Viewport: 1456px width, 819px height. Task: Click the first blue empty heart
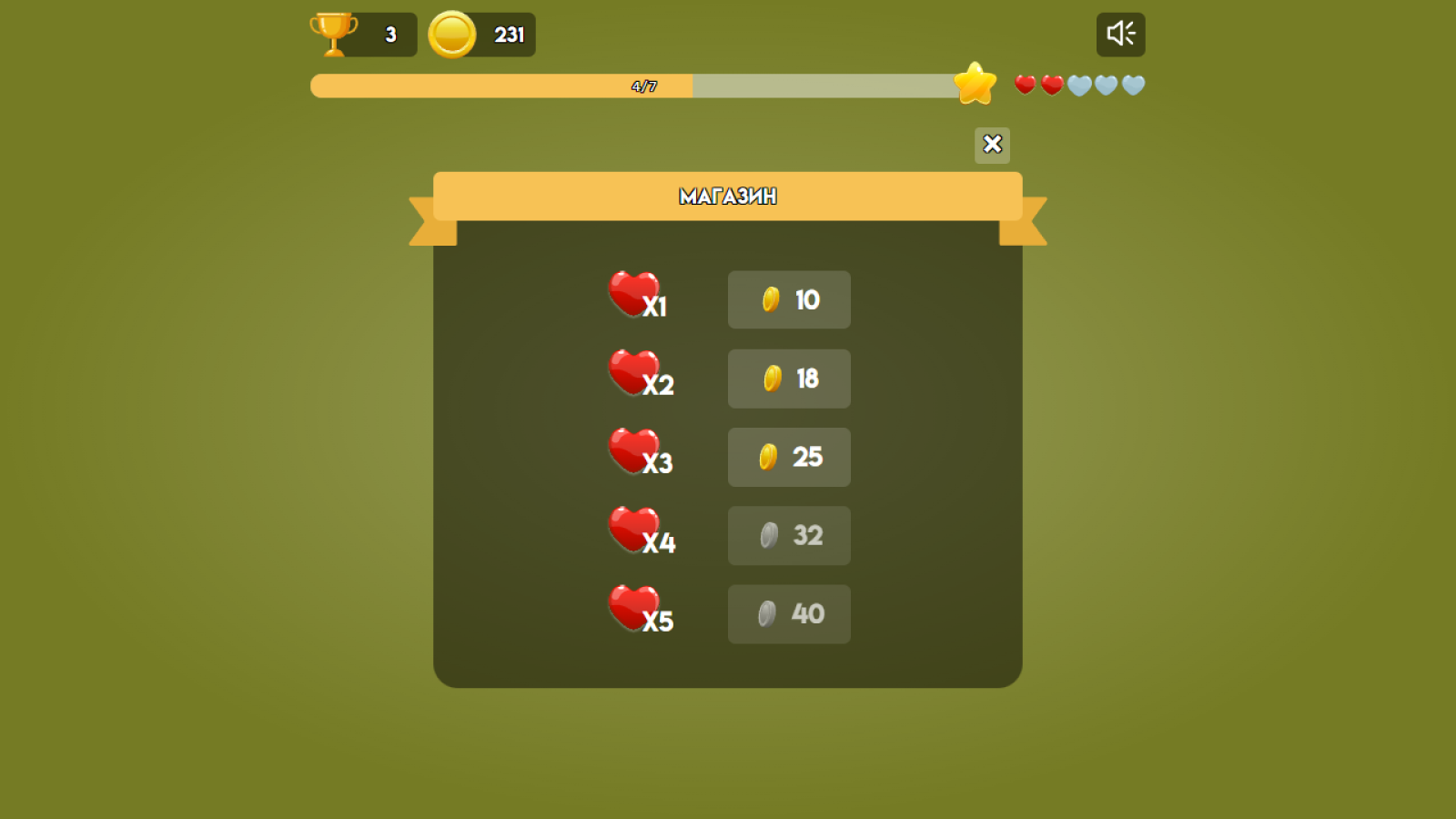pyautogui.click(x=1077, y=85)
